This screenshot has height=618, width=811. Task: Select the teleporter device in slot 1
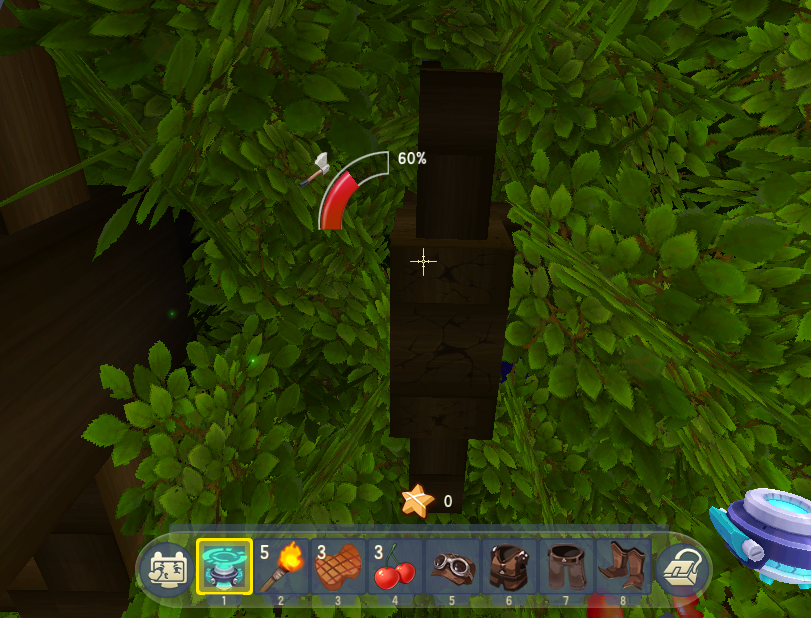click(x=224, y=567)
